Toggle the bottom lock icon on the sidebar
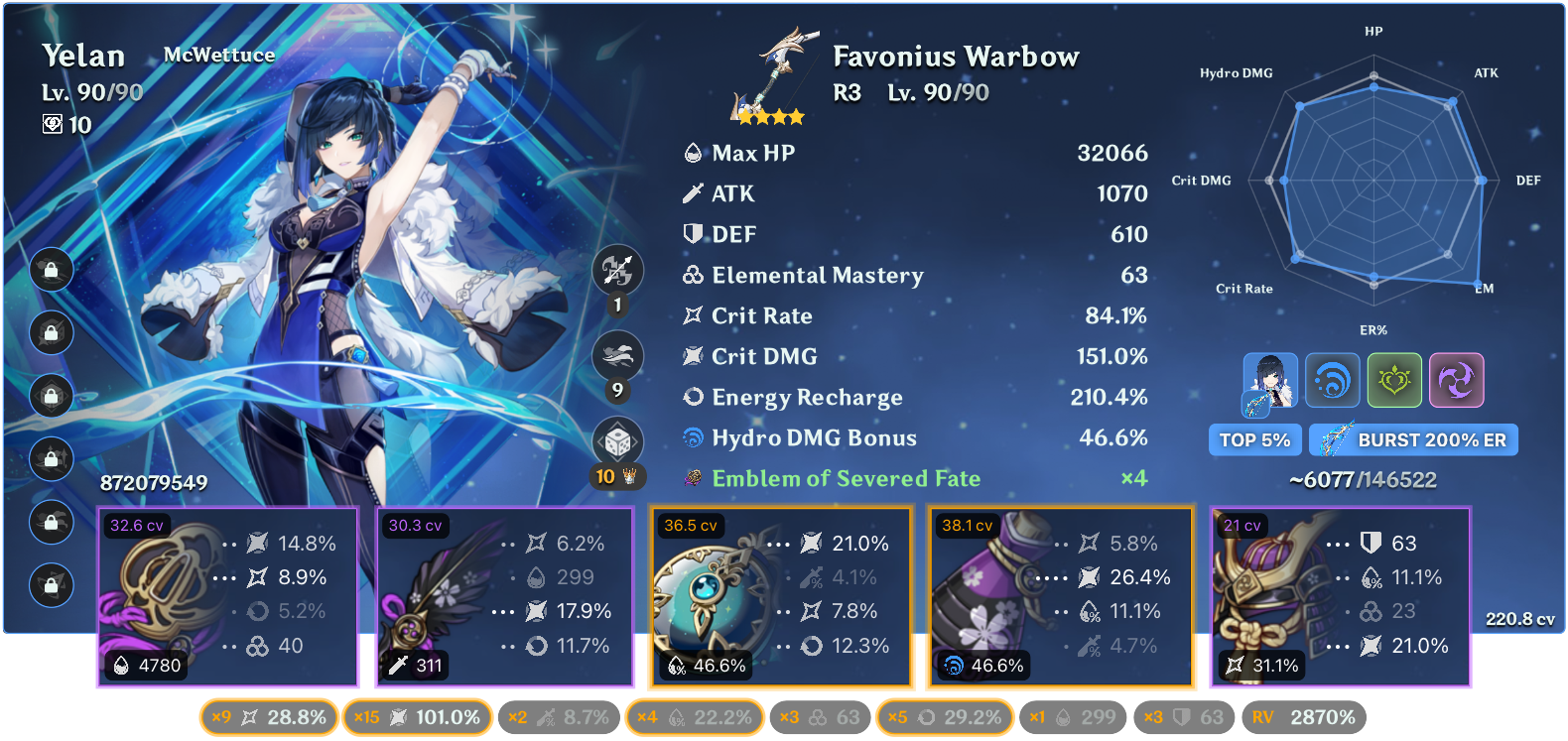Screen dimensions: 1568x741 click(51, 586)
